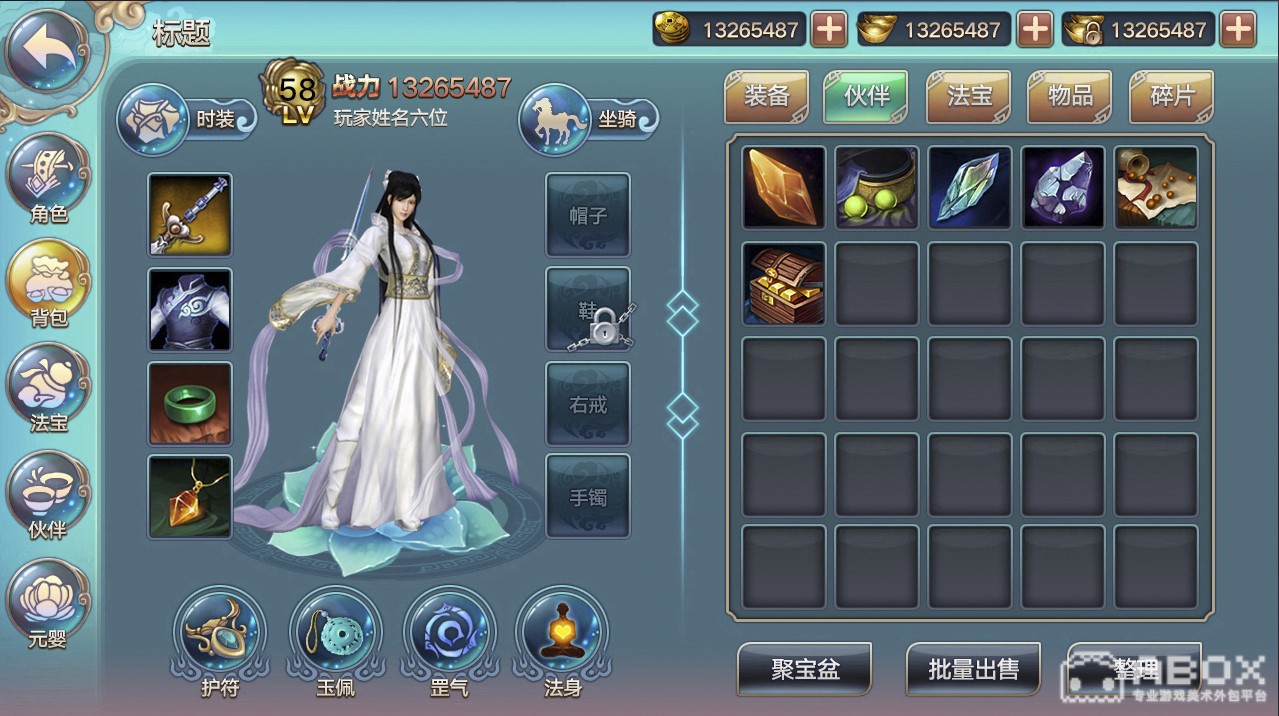Switch to the 装备 tab
The width and height of the screenshot is (1279, 716).
pyautogui.click(x=766, y=96)
